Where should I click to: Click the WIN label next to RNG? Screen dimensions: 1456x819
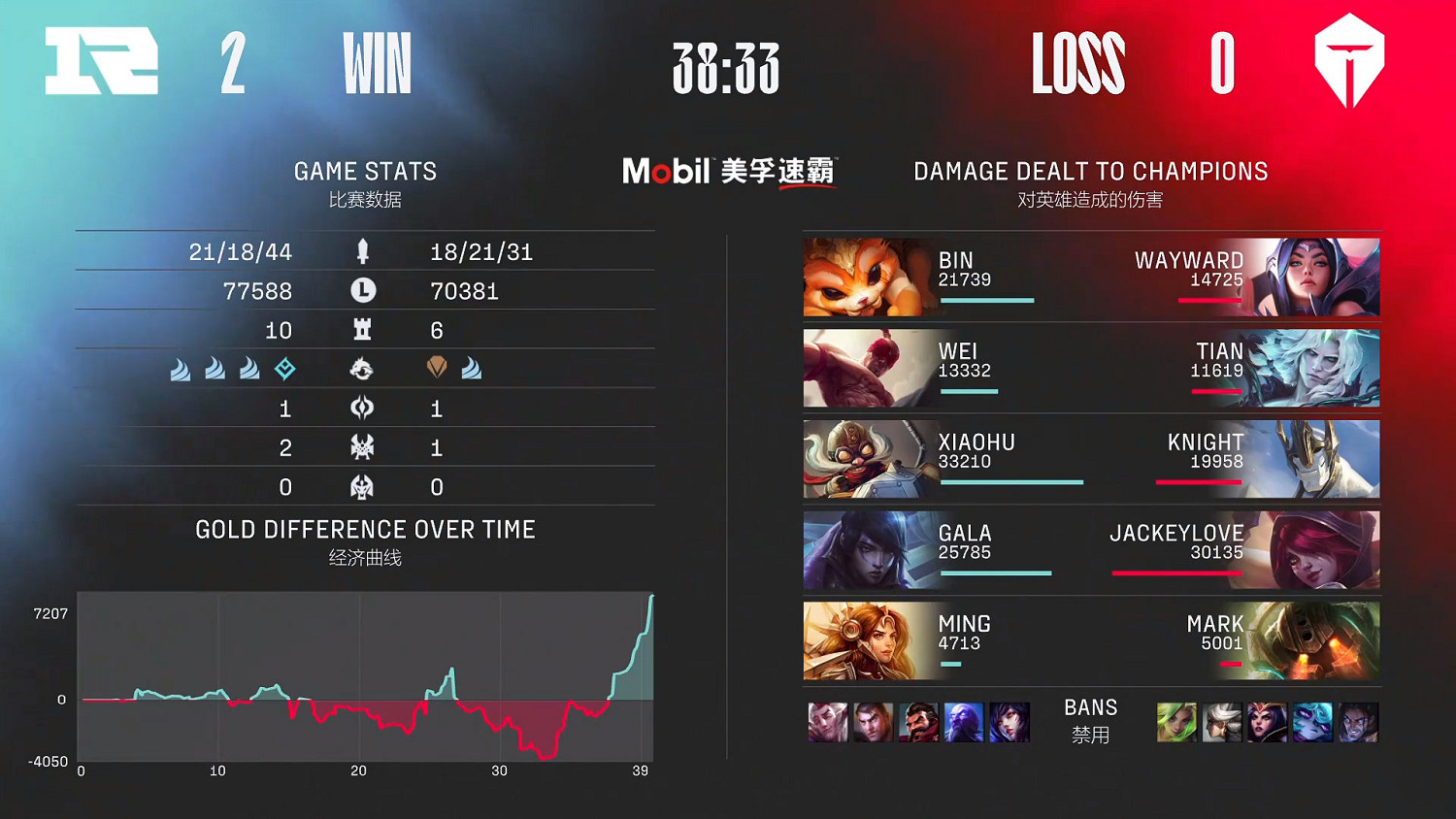coord(377,63)
